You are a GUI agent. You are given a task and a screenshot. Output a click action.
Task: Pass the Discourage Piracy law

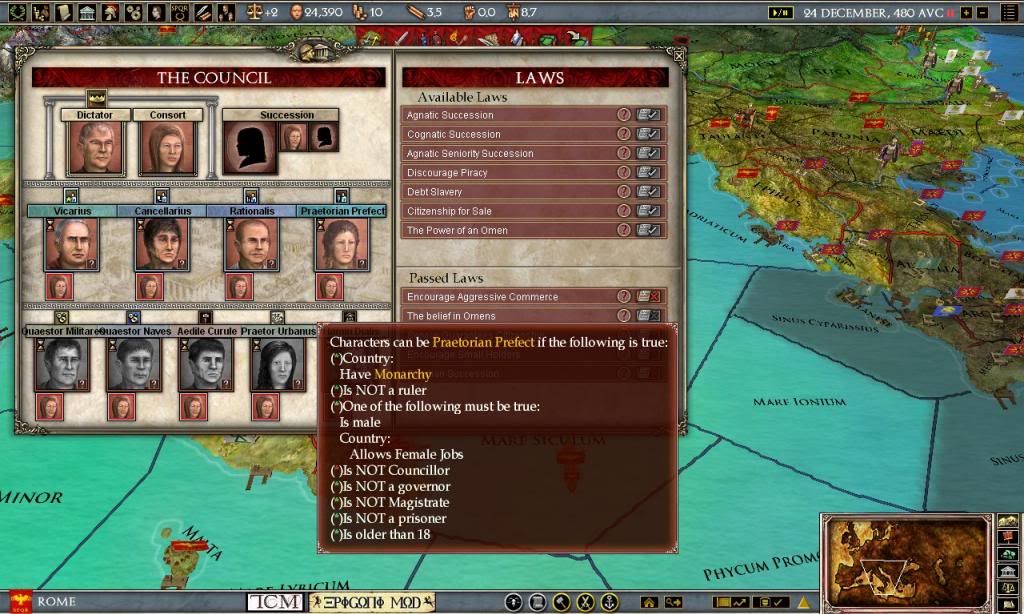point(648,173)
